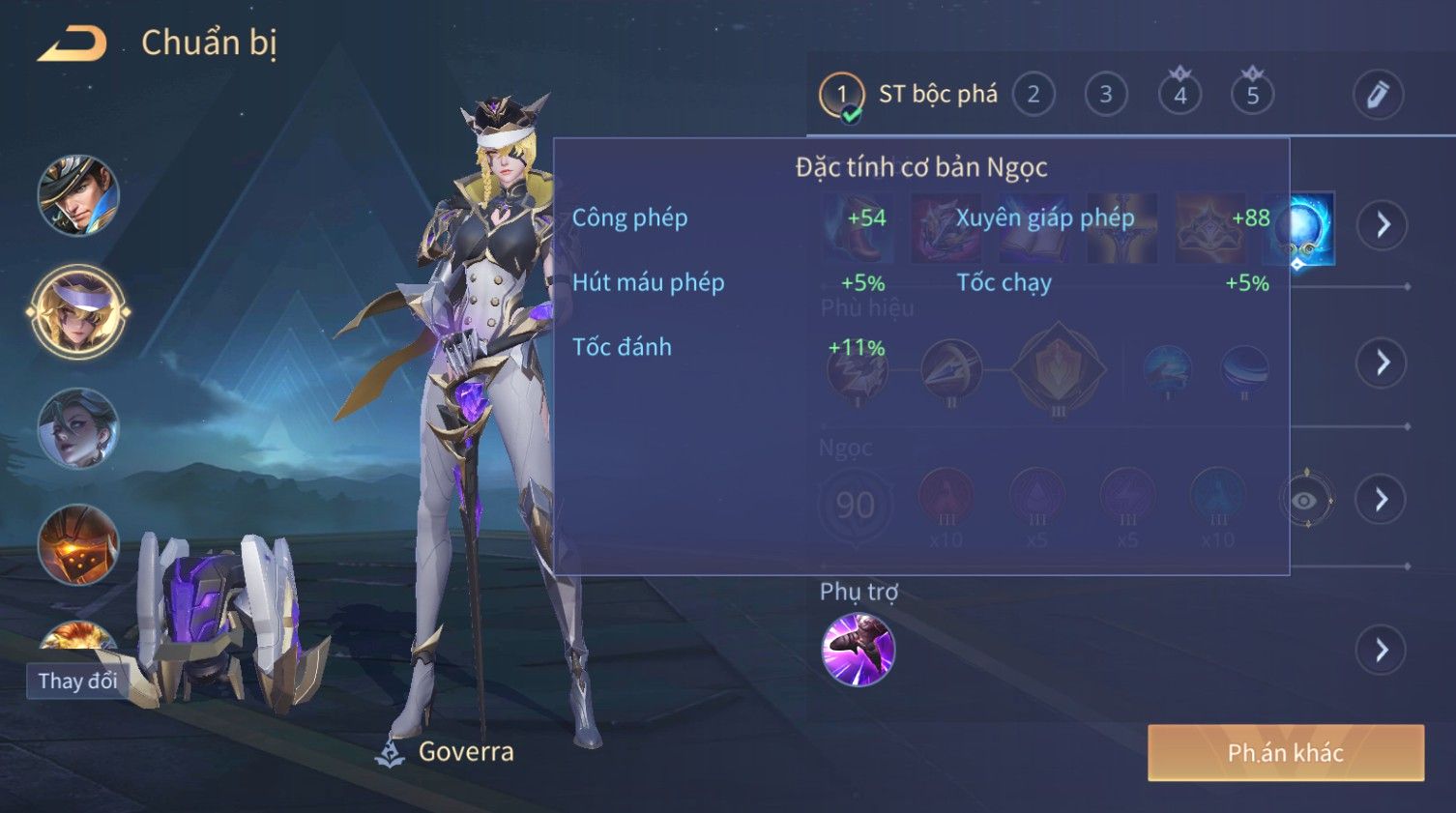The image size is (1456, 813).
Task: Open equipment details arrow
Action: click(x=1383, y=225)
